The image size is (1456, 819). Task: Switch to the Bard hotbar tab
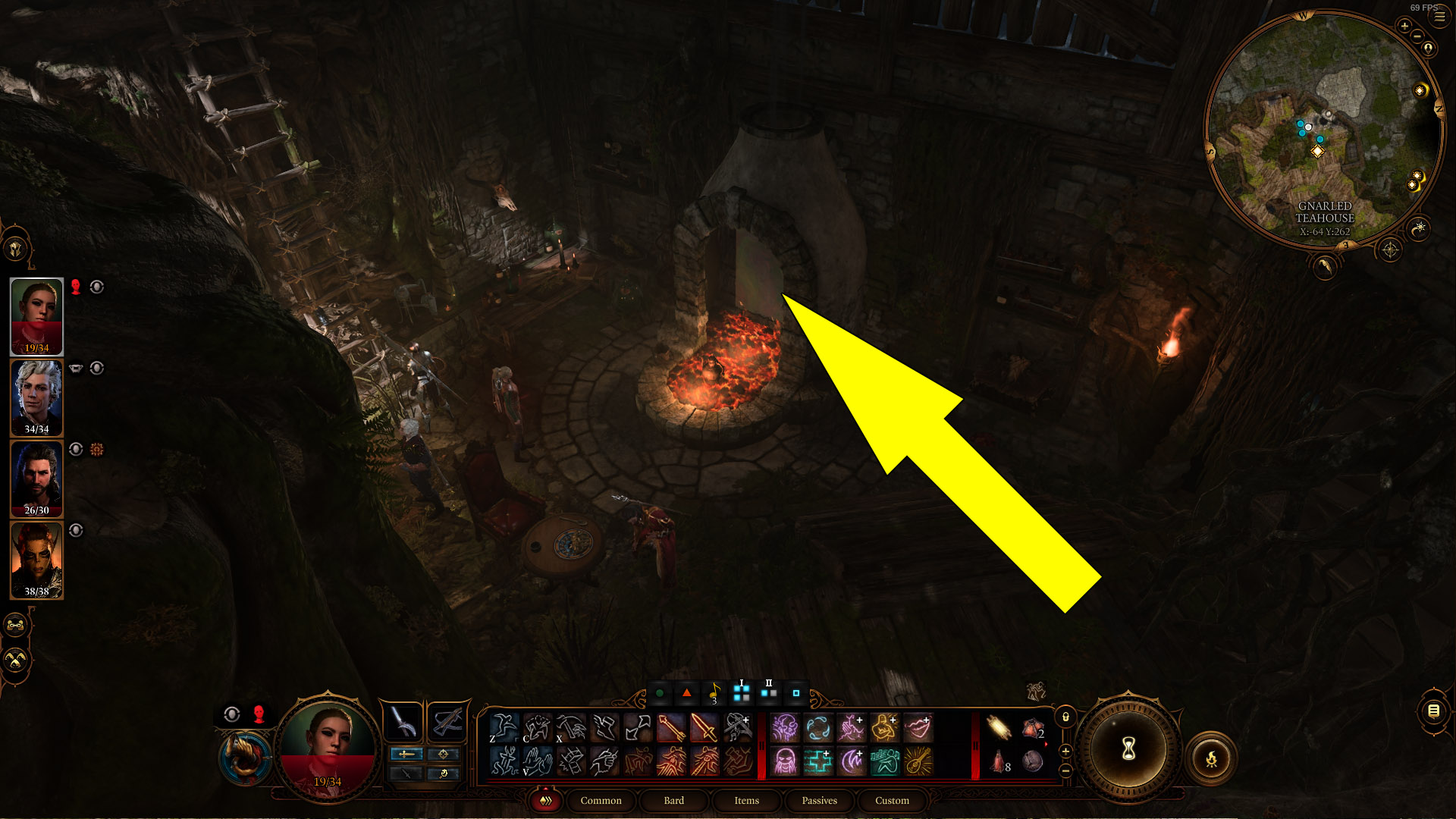tap(673, 801)
